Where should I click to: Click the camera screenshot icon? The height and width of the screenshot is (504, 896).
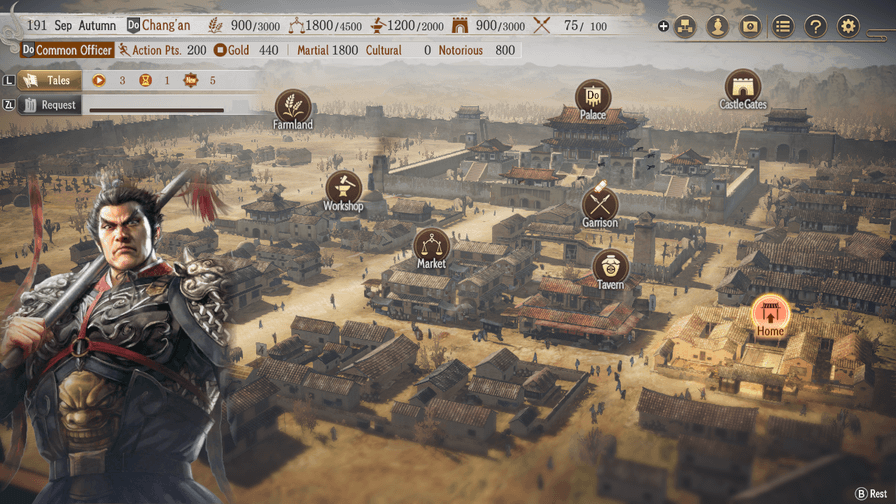coord(750,27)
